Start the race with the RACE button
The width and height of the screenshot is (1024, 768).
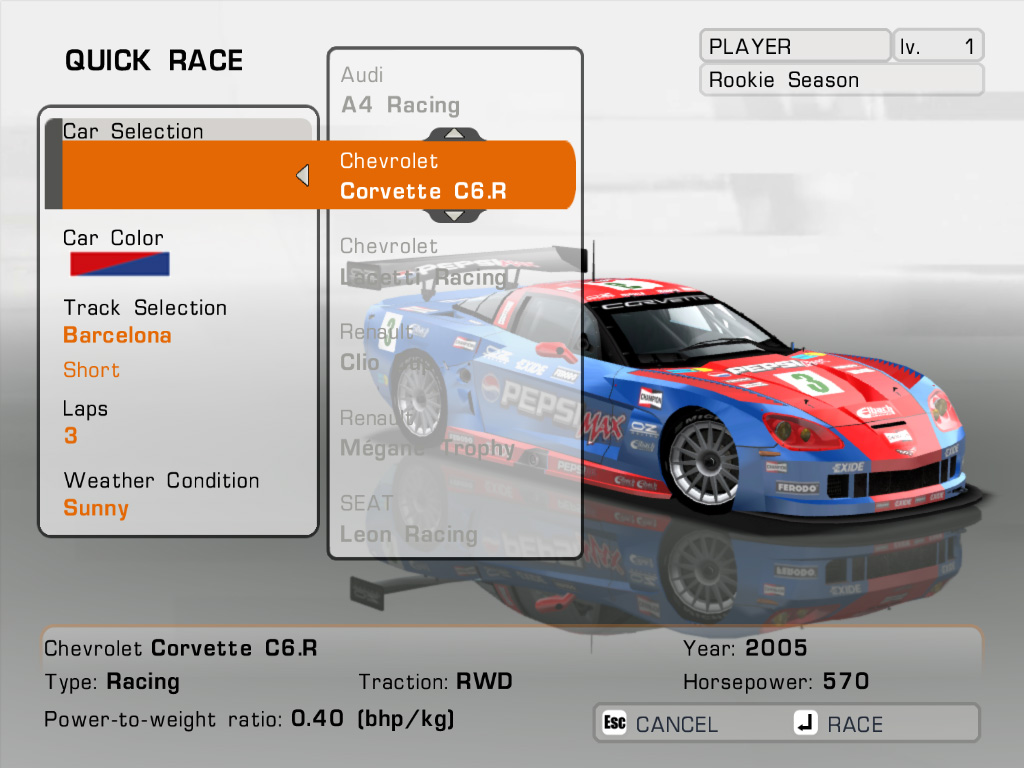[840, 724]
